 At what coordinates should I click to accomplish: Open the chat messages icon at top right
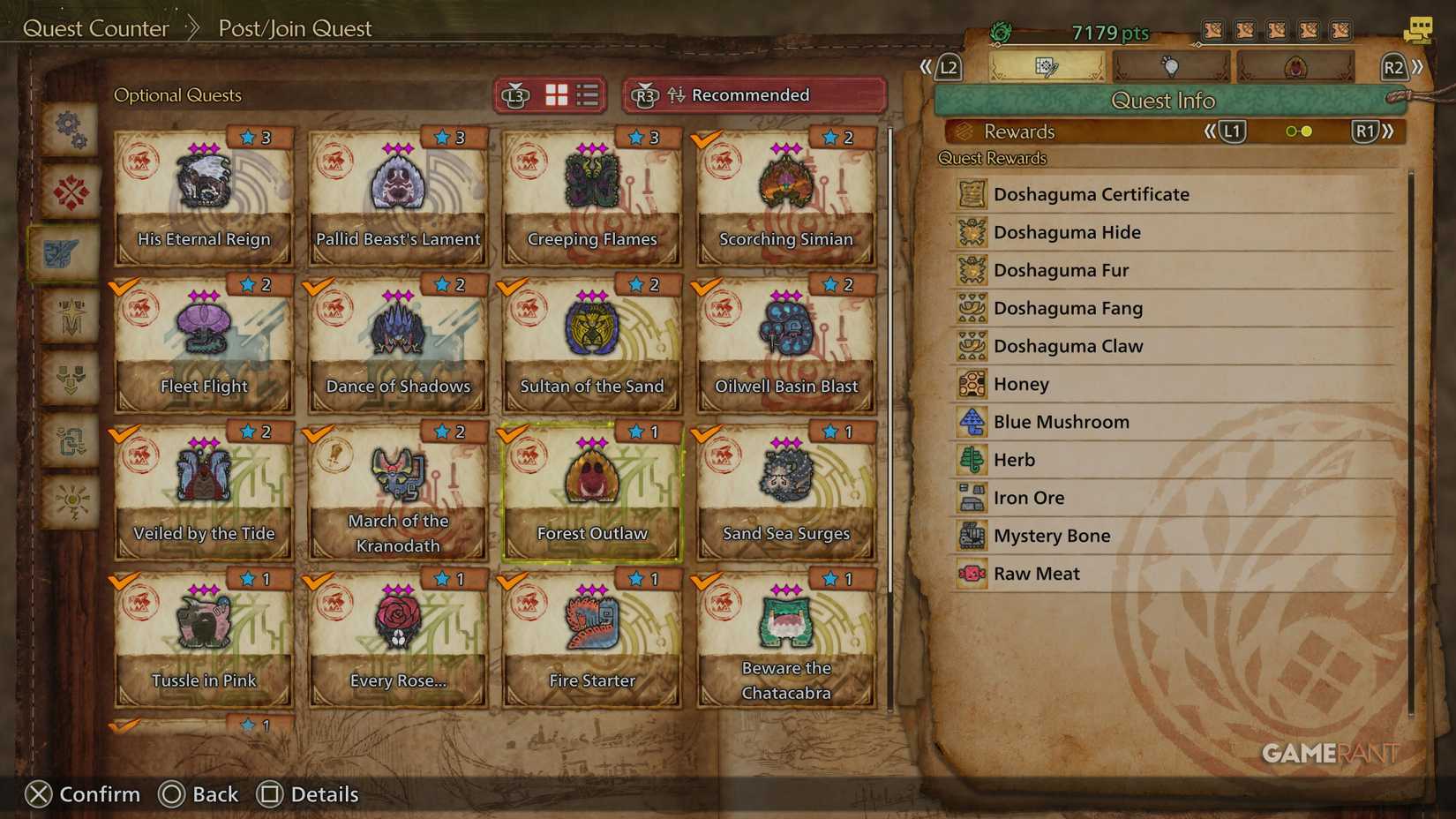point(1418,29)
